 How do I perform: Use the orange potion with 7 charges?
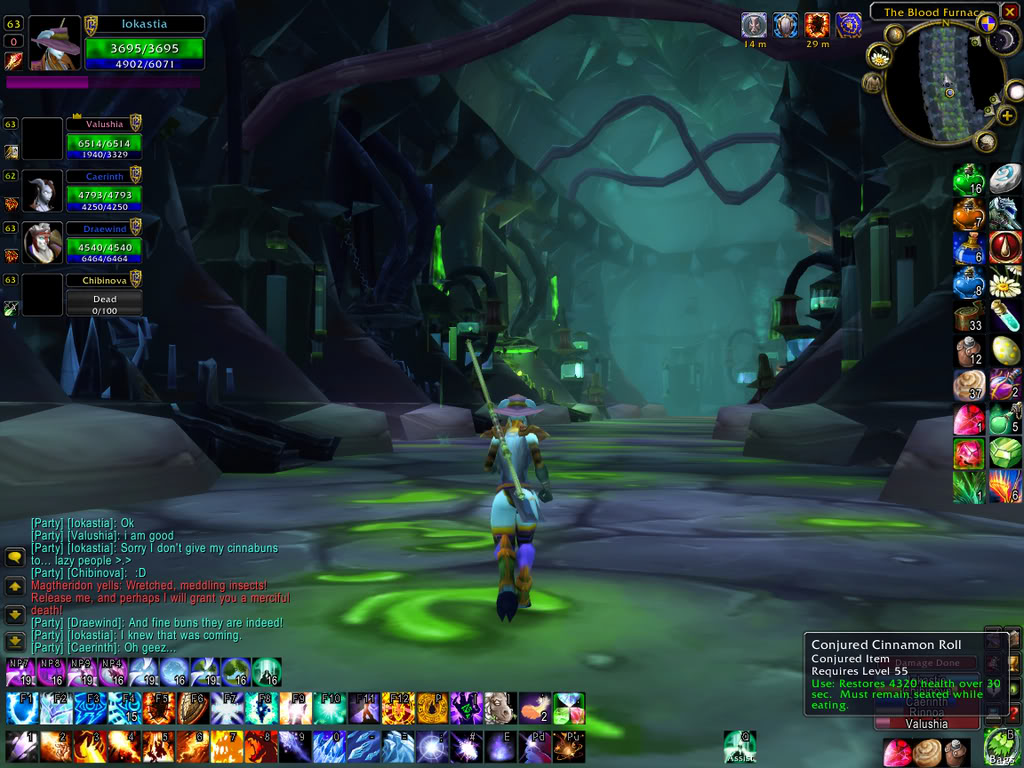pyautogui.click(x=968, y=214)
